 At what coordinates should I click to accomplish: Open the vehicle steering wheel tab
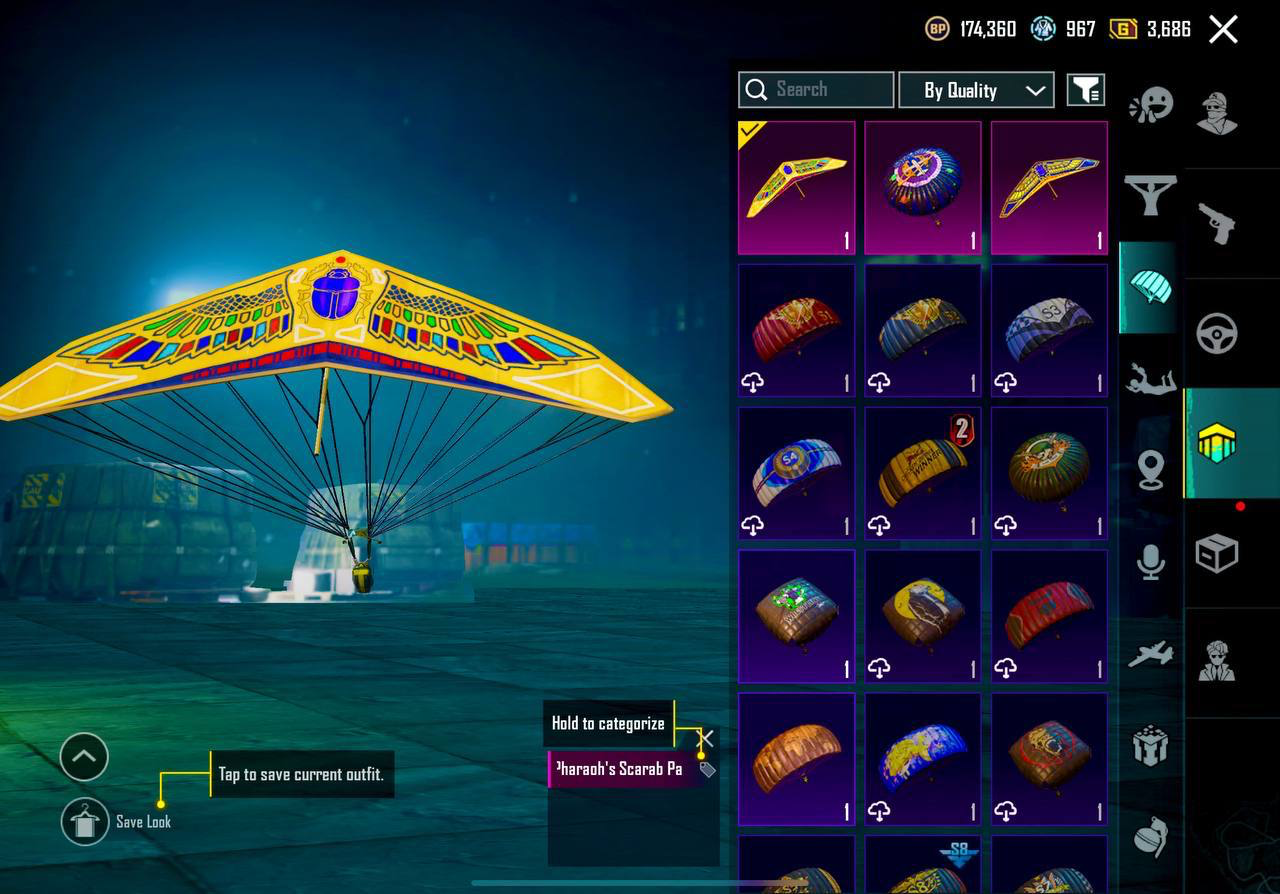[1217, 333]
